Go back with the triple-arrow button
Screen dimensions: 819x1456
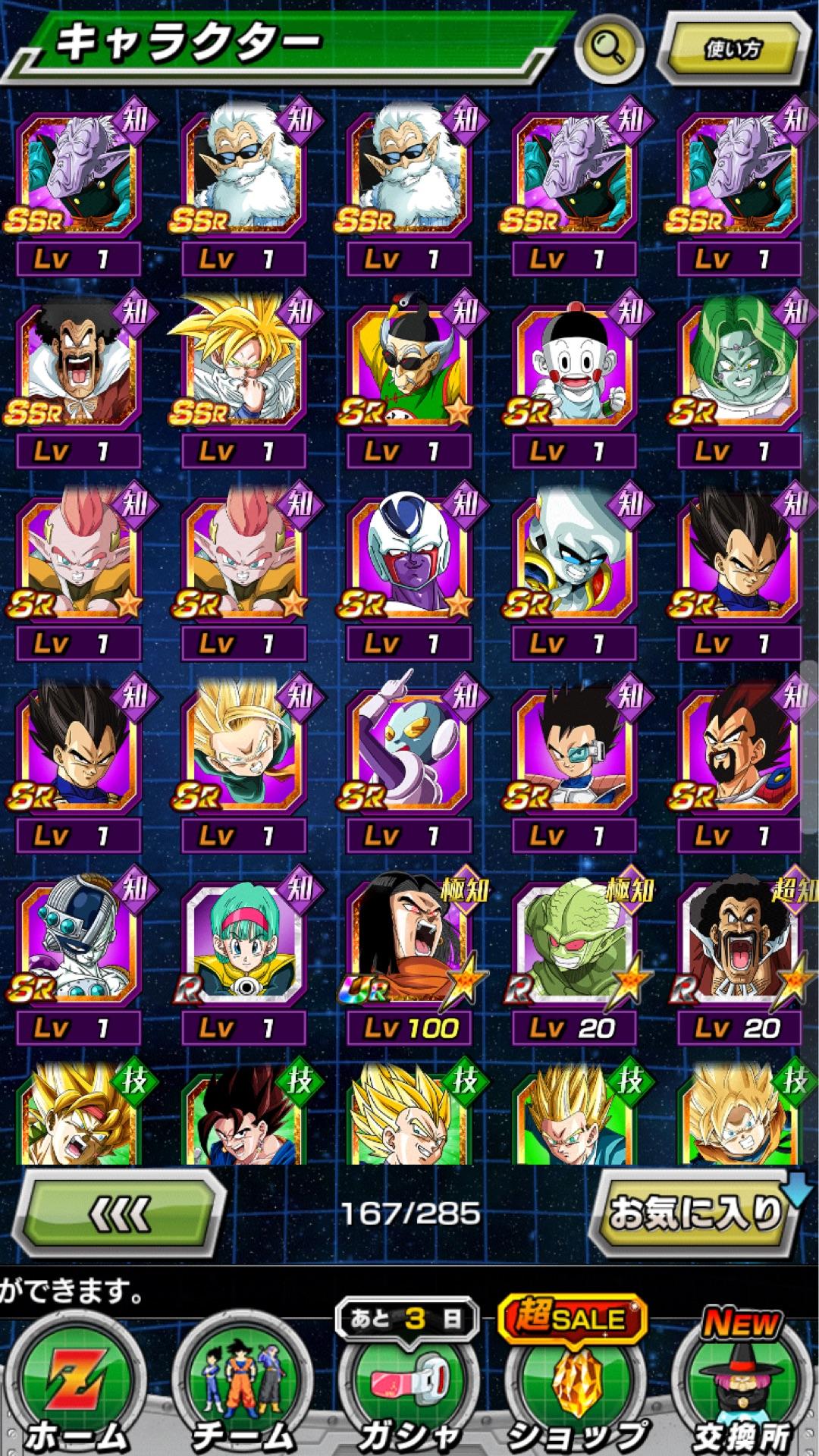click(119, 1214)
